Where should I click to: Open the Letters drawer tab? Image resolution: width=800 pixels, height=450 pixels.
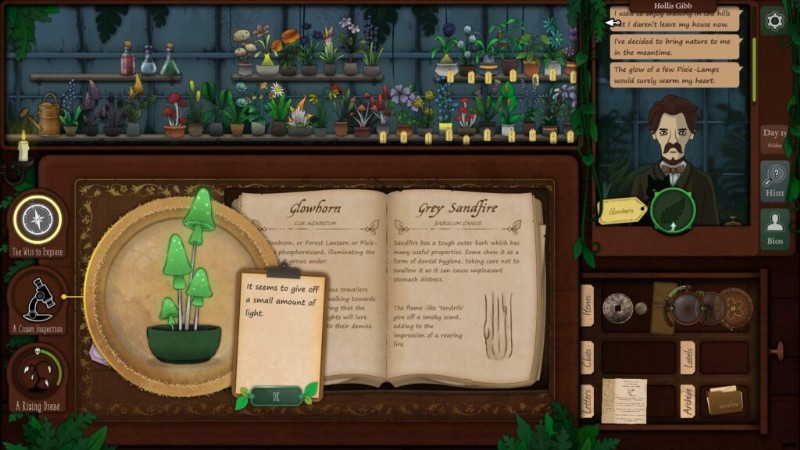587,399
